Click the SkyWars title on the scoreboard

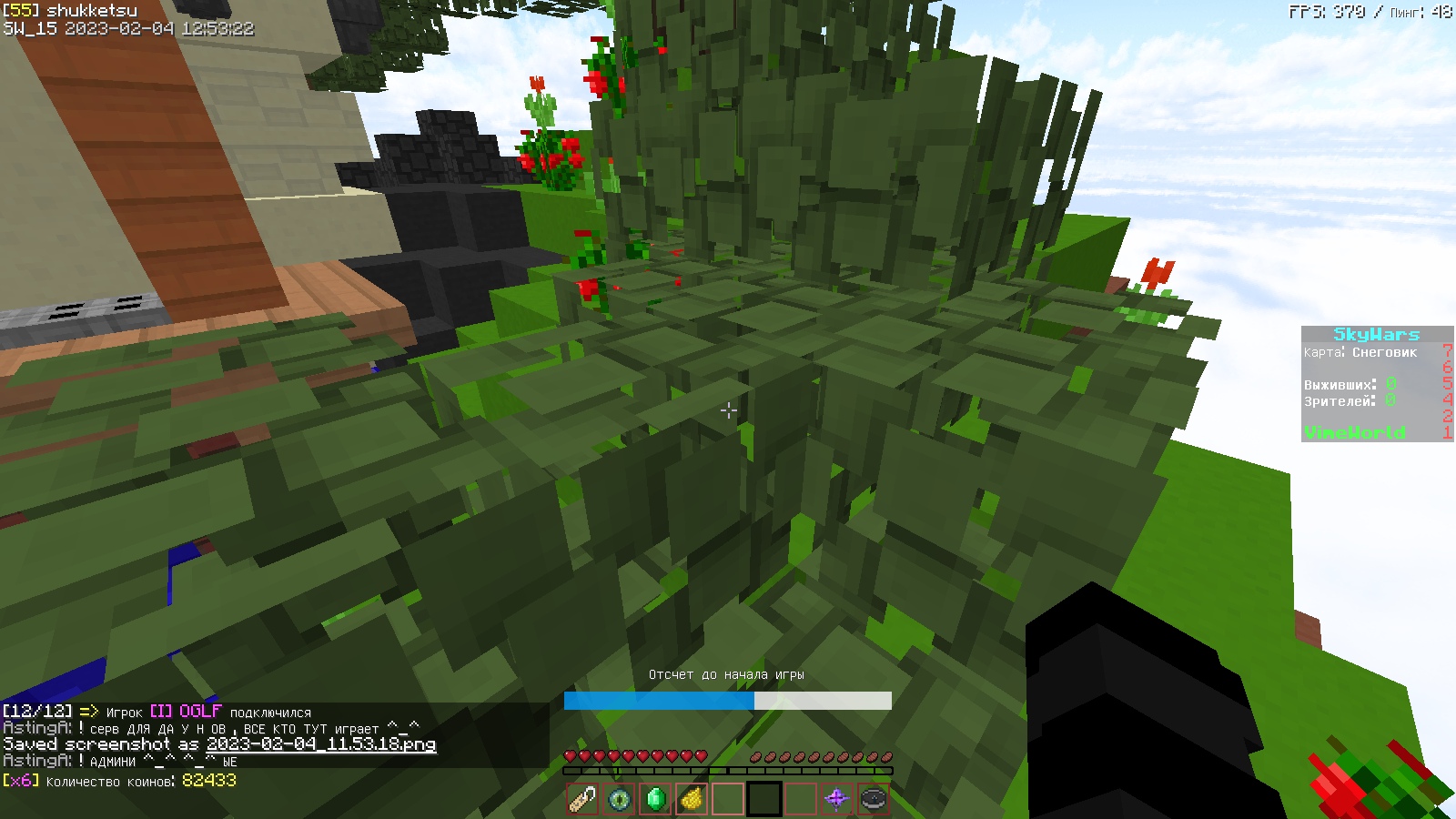[1377, 335]
